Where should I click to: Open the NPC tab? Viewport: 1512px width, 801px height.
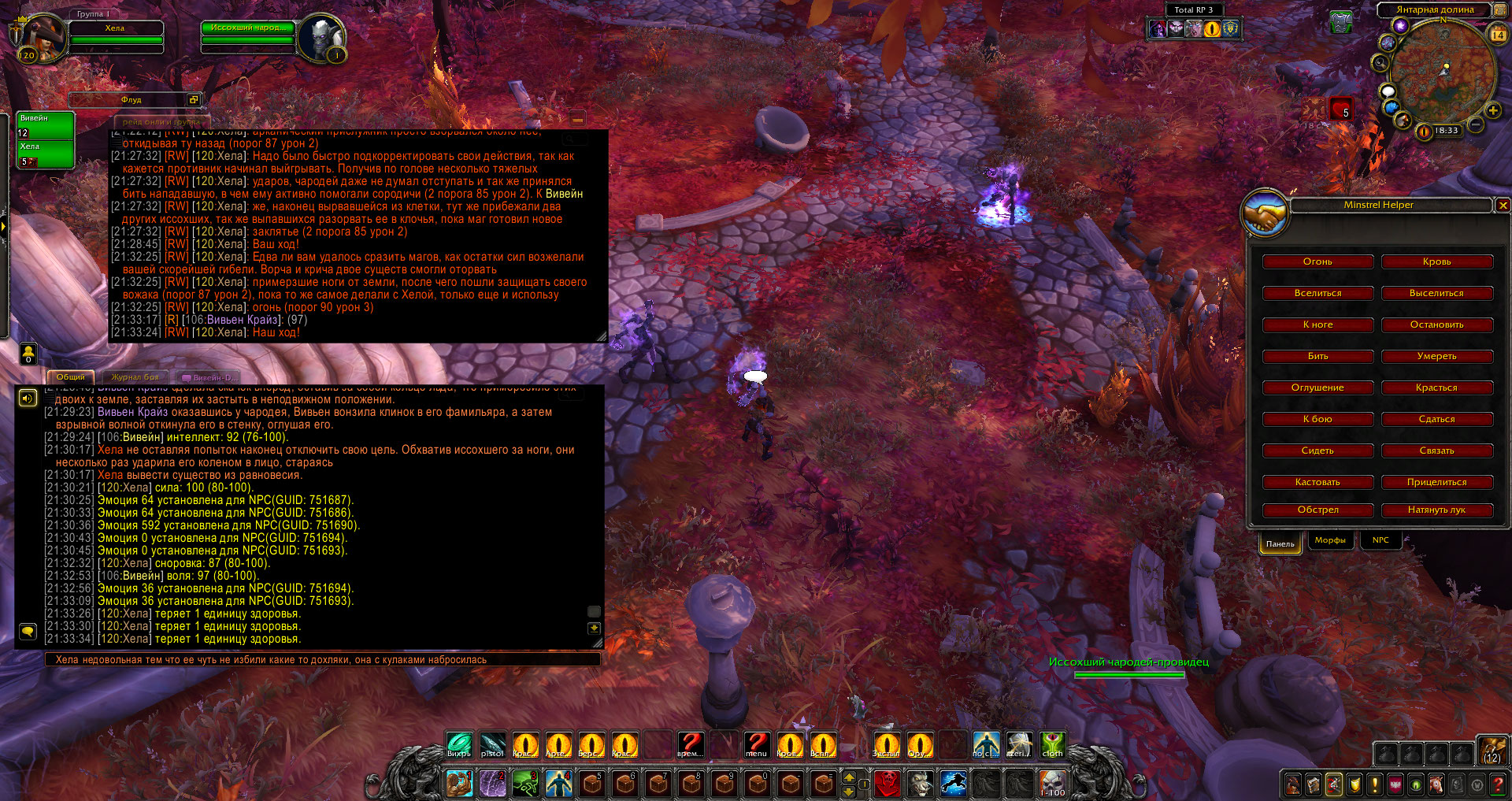[x=1380, y=540]
